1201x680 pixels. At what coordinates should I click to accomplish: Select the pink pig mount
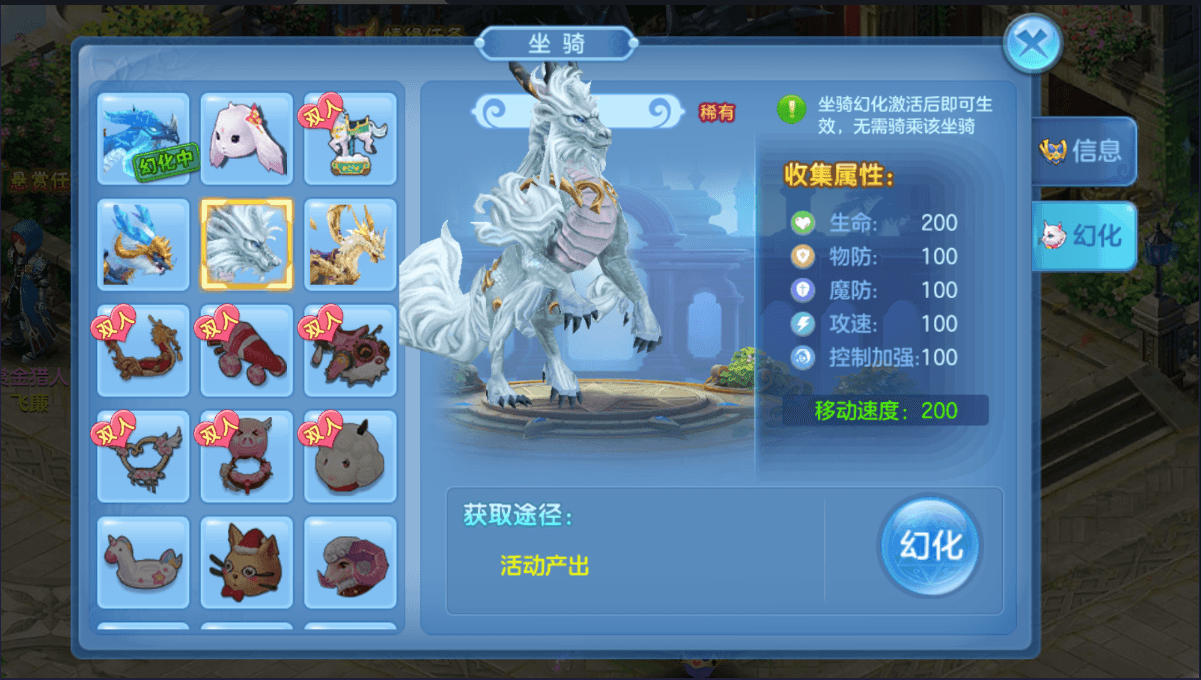point(247,456)
